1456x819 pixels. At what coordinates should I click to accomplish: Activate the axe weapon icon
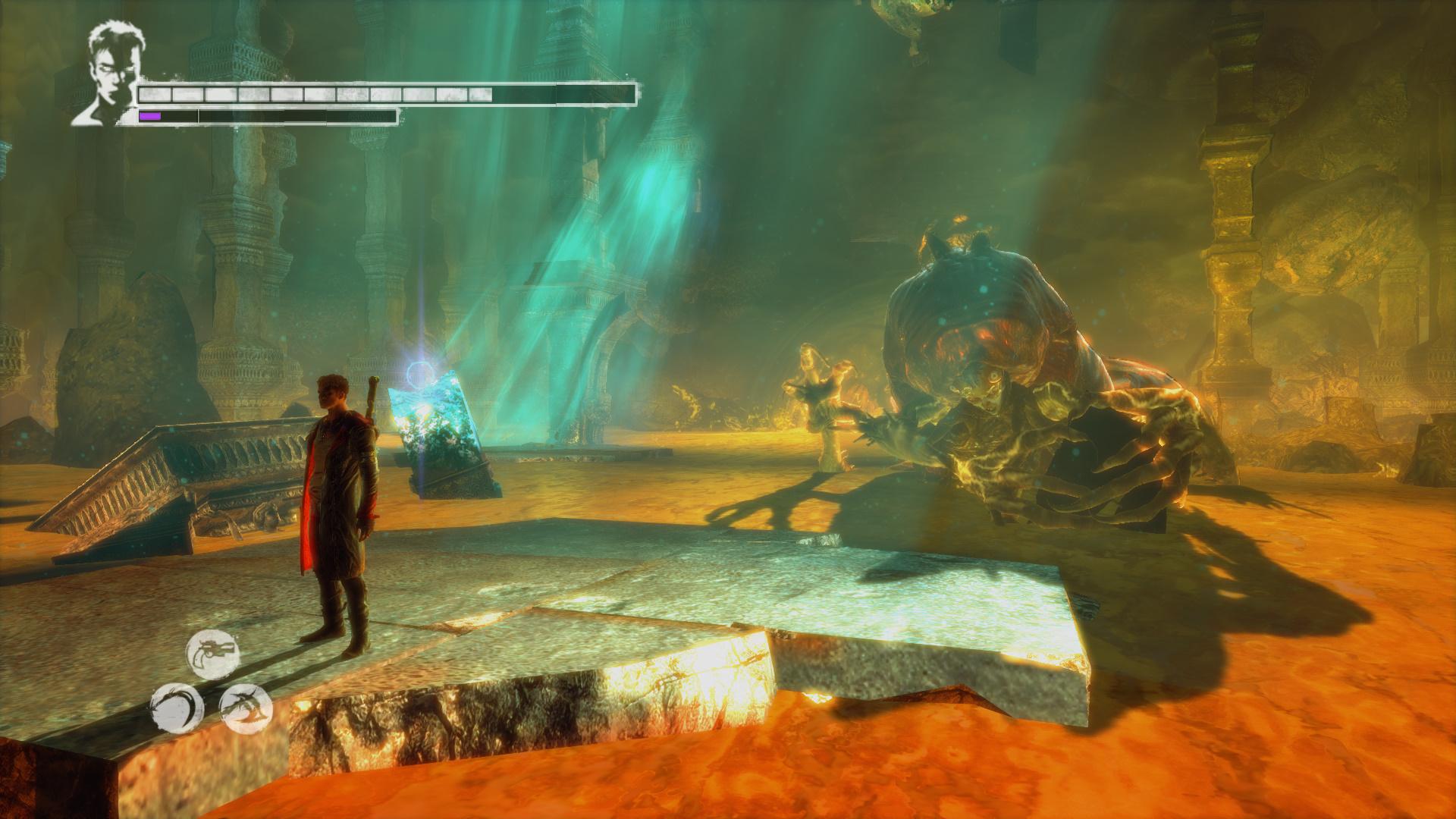[x=246, y=709]
